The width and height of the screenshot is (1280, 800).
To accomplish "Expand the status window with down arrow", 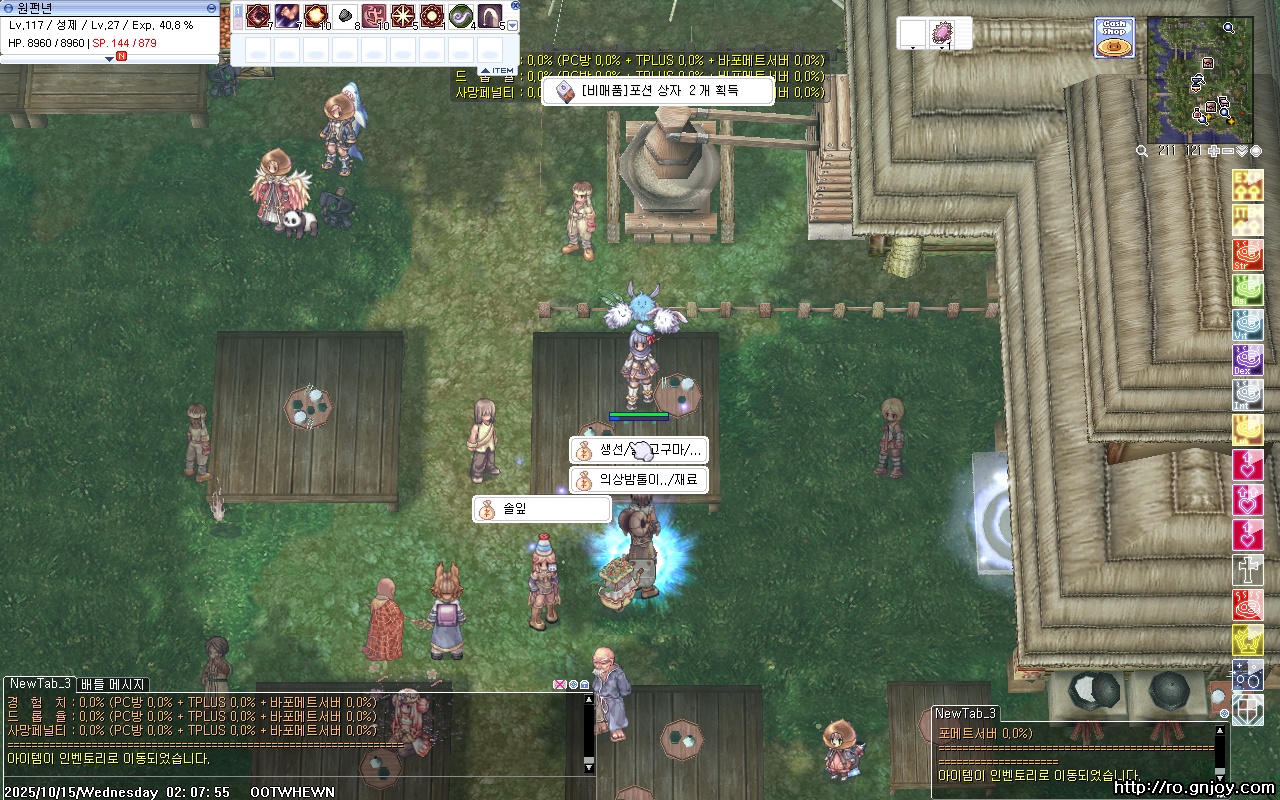I will 110,58.
